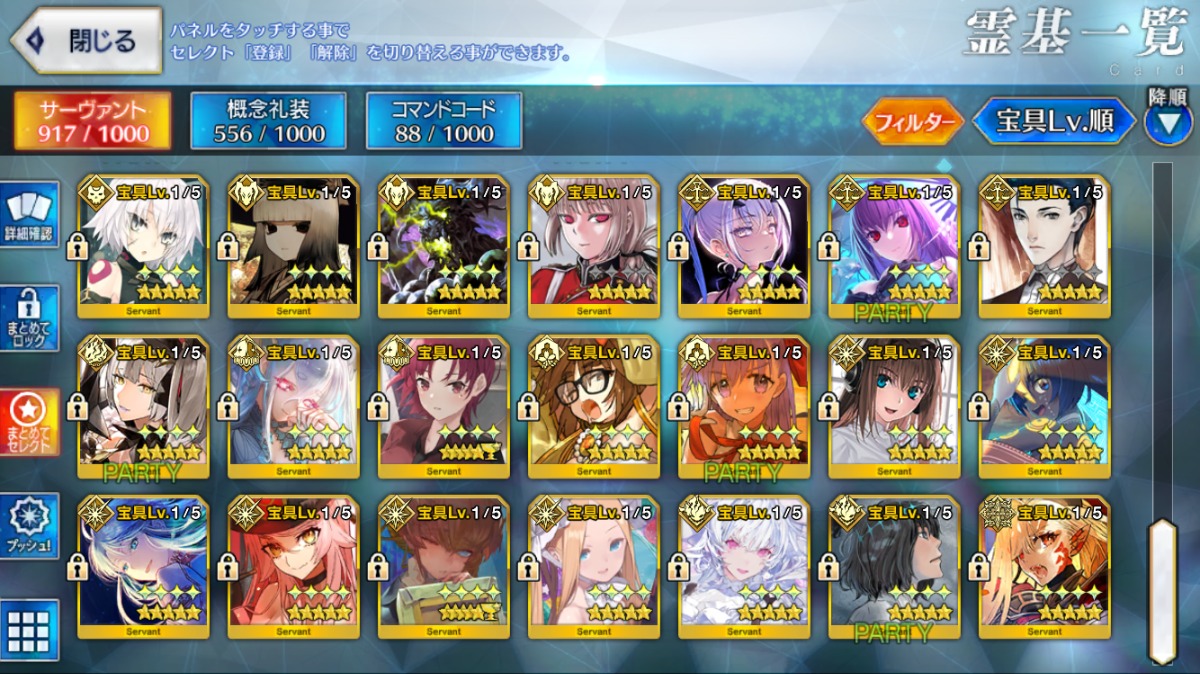The width and height of the screenshot is (1200, 674).
Task: Activate まとめてロック bulk lock
Action: pyautogui.click(x=29, y=318)
